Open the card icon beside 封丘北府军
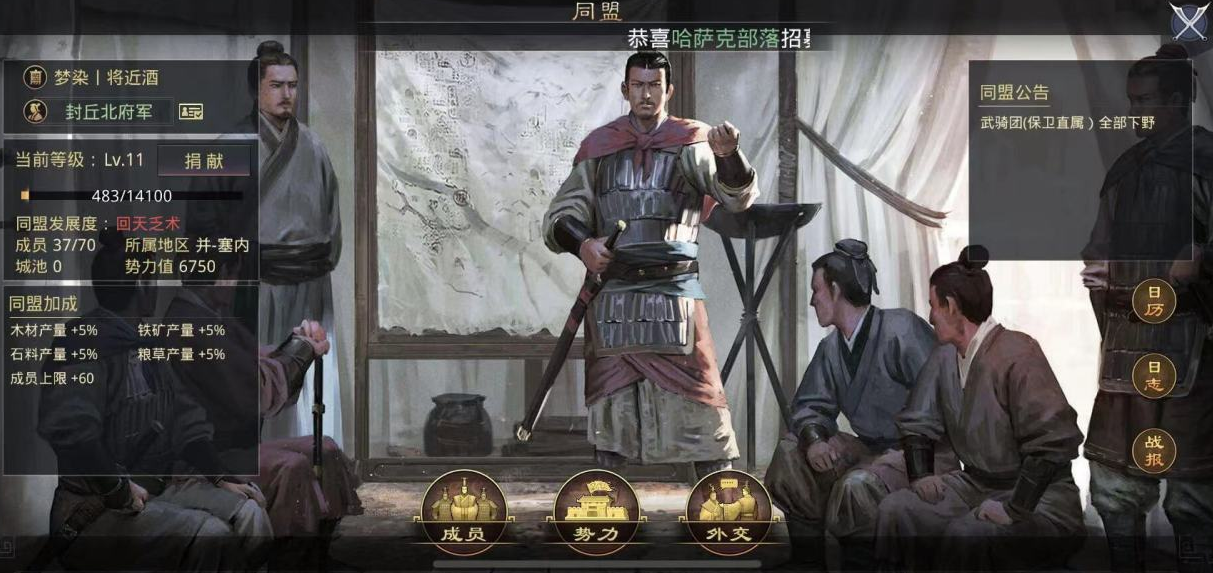 coord(191,111)
